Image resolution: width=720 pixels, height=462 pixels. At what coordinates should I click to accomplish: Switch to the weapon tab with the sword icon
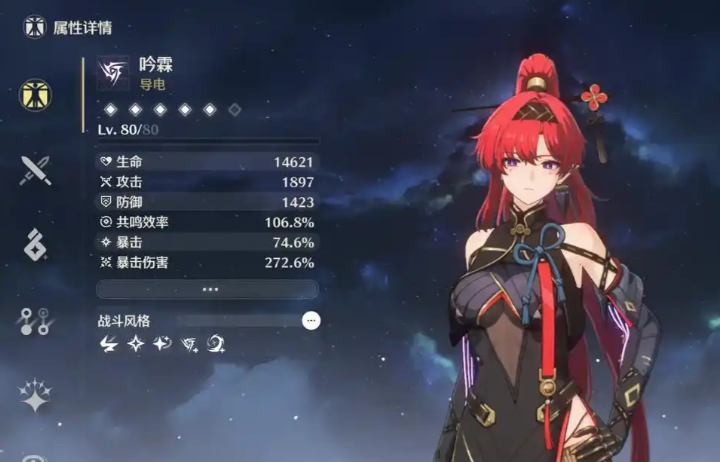(36, 170)
